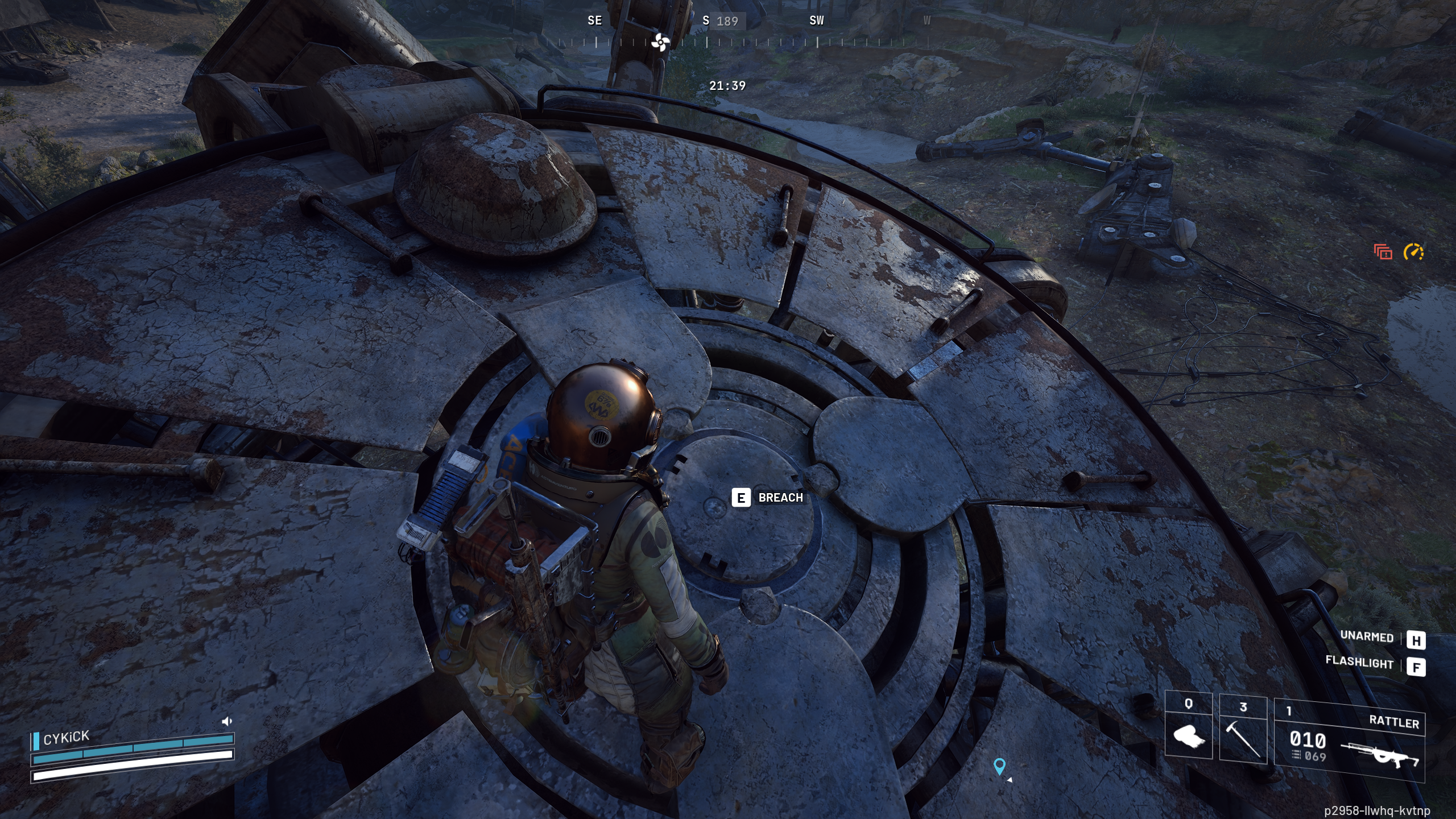Click the blue map pin marker

(999, 766)
